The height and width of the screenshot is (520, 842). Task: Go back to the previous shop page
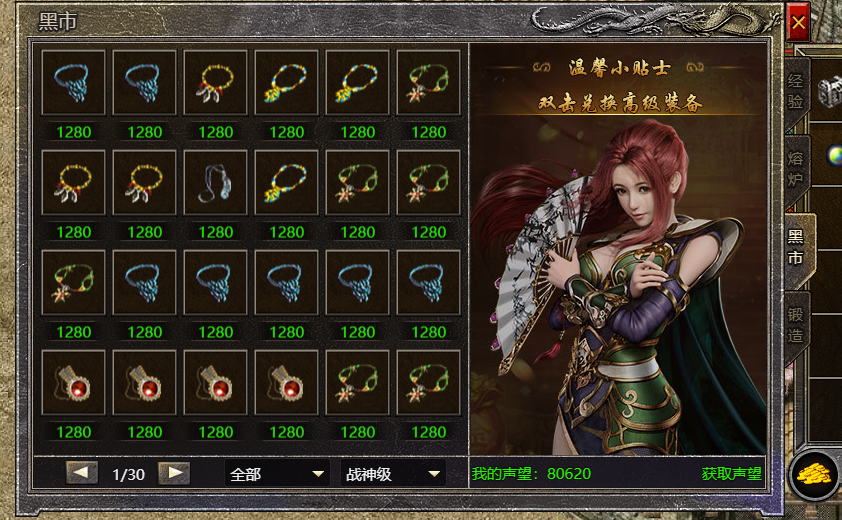pos(81,473)
